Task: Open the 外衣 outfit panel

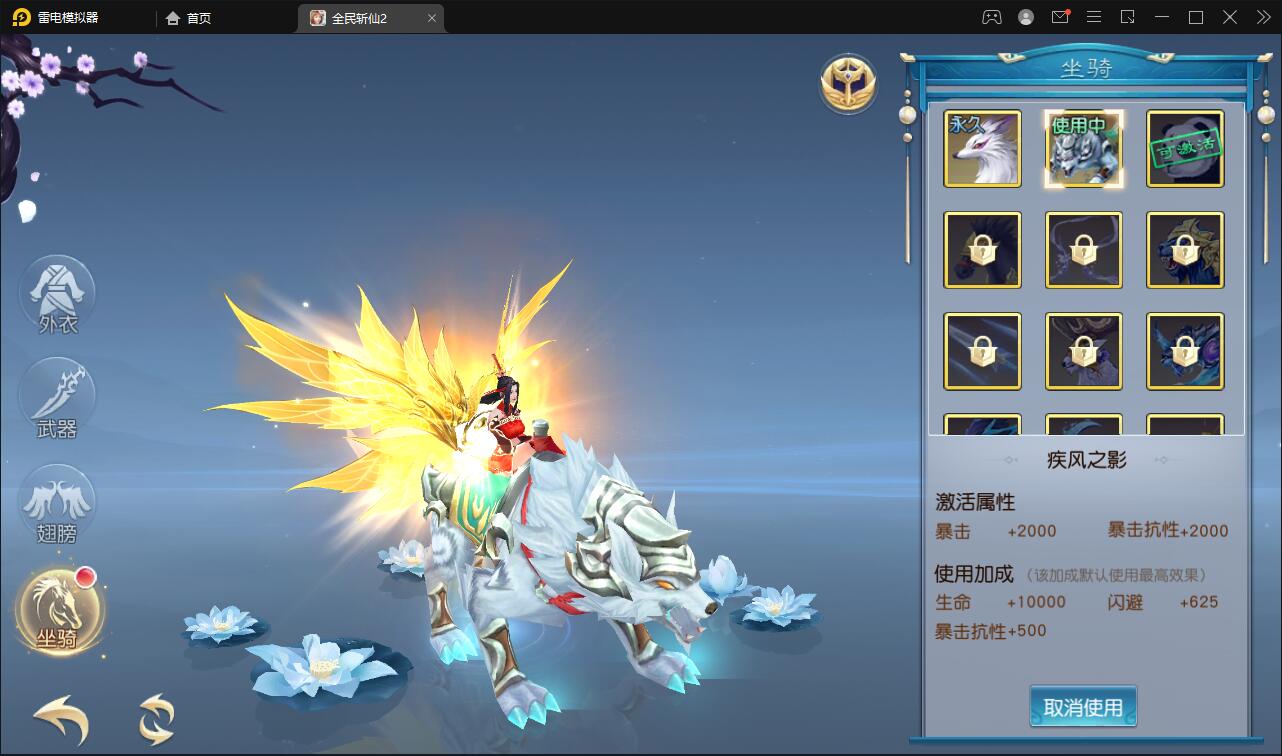Action: [57, 296]
